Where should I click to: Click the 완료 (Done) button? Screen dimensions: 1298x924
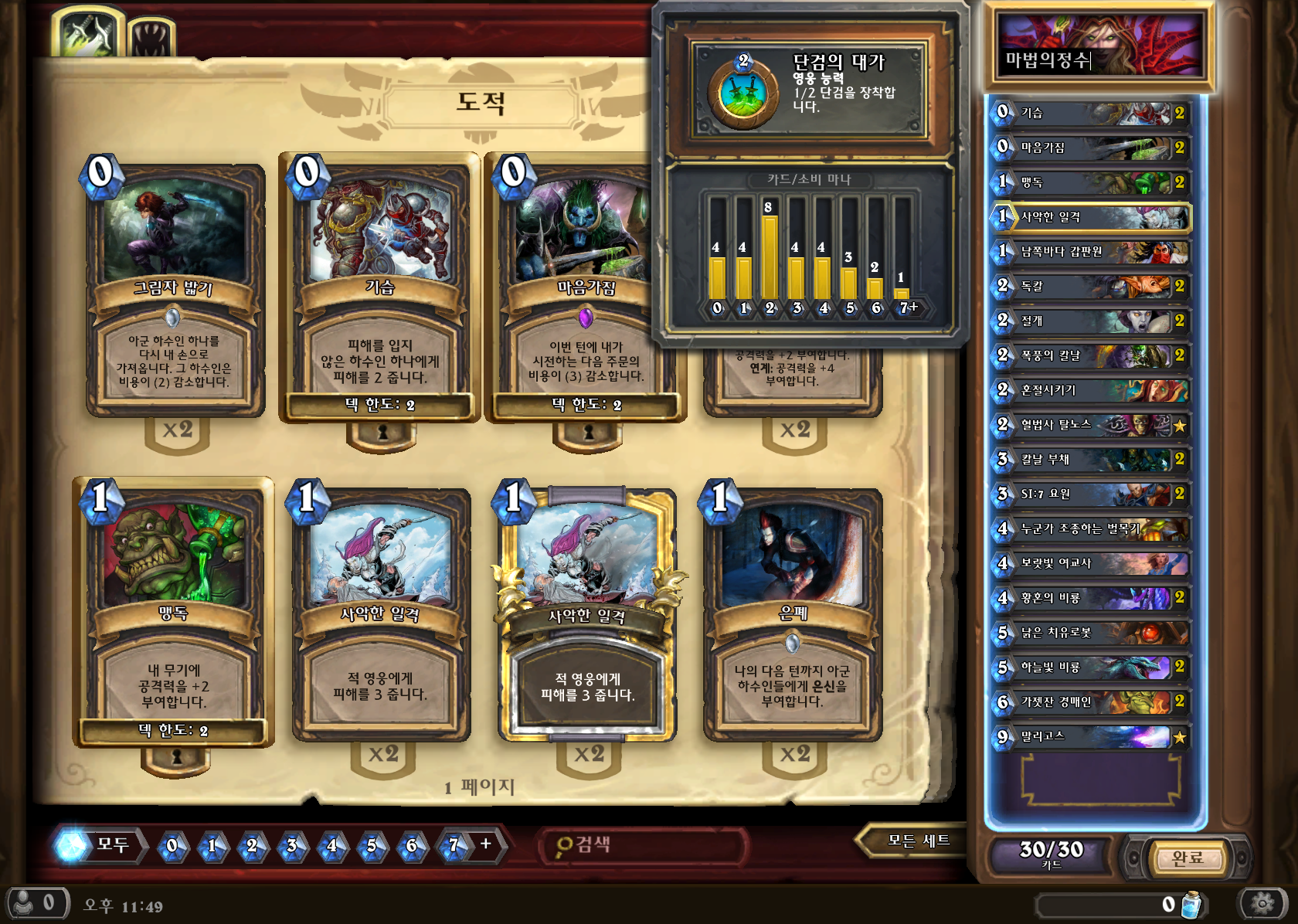1187,858
